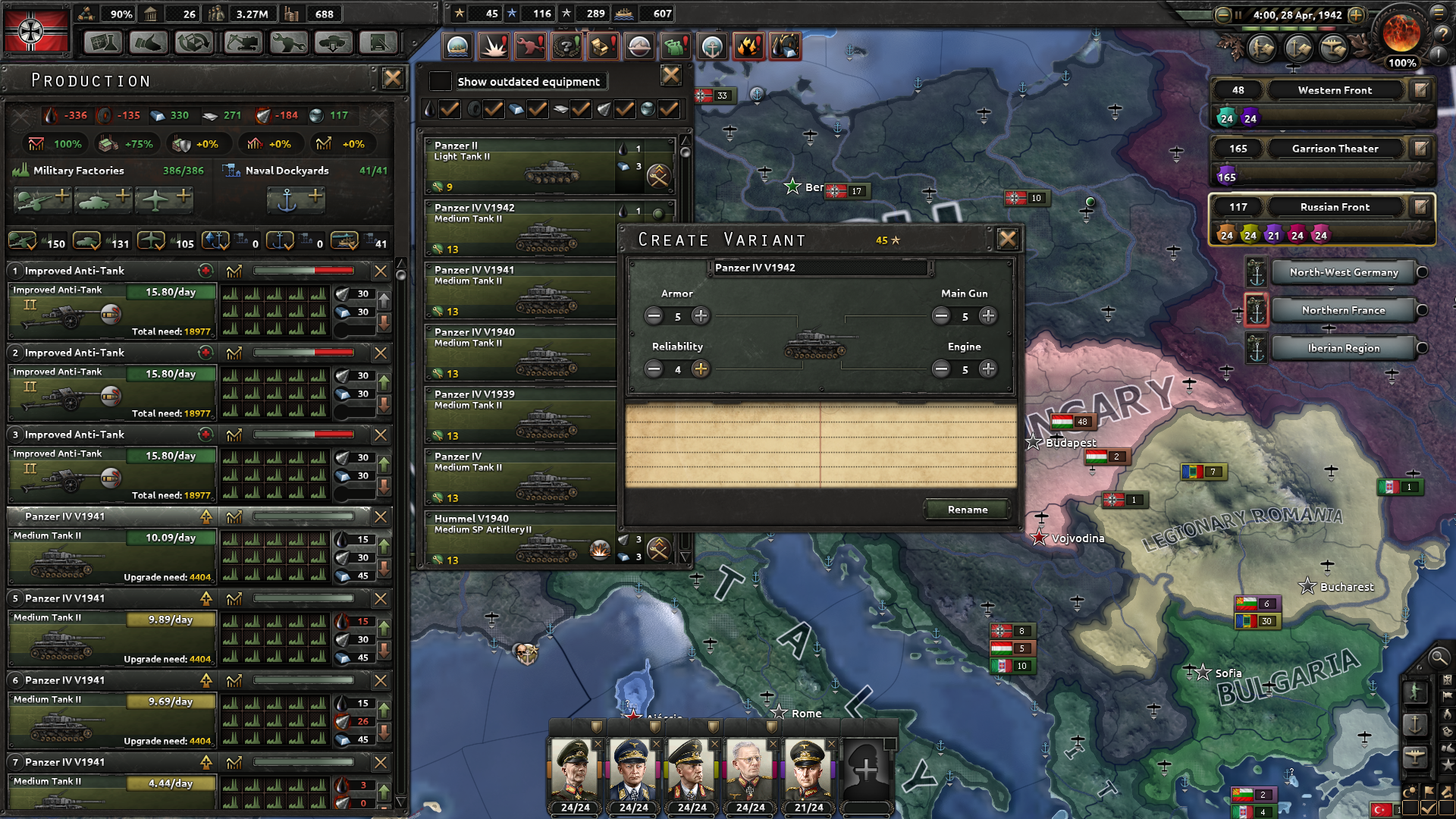Viewport: 1456px width, 819px height.
Task: Select the Russian Front theater entry
Action: (x=1335, y=206)
